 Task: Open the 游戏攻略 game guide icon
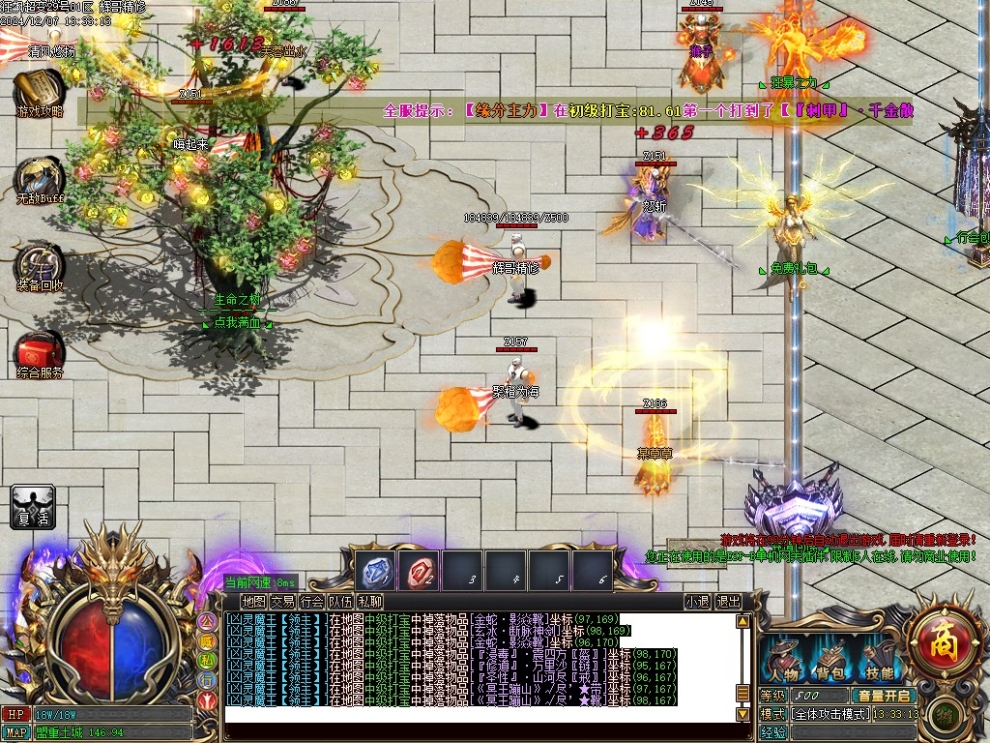[x=38, y=93]
